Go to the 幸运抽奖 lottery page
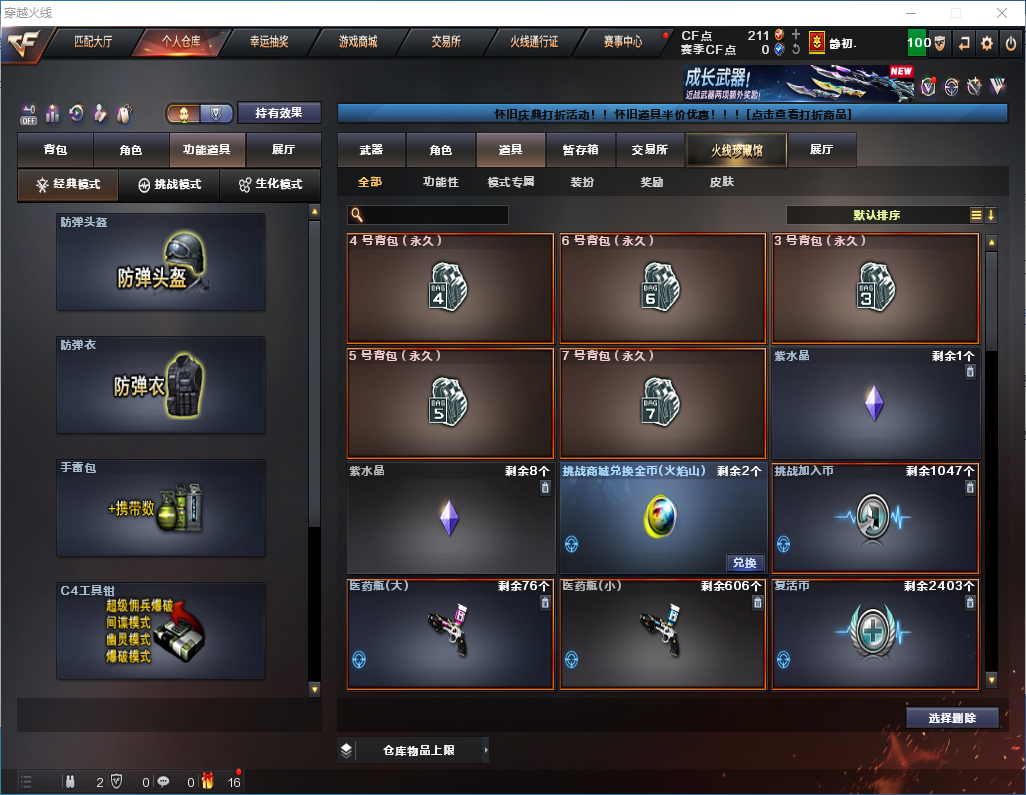The width and height of the screenshot is (1026, 795). tap(268, 42)
